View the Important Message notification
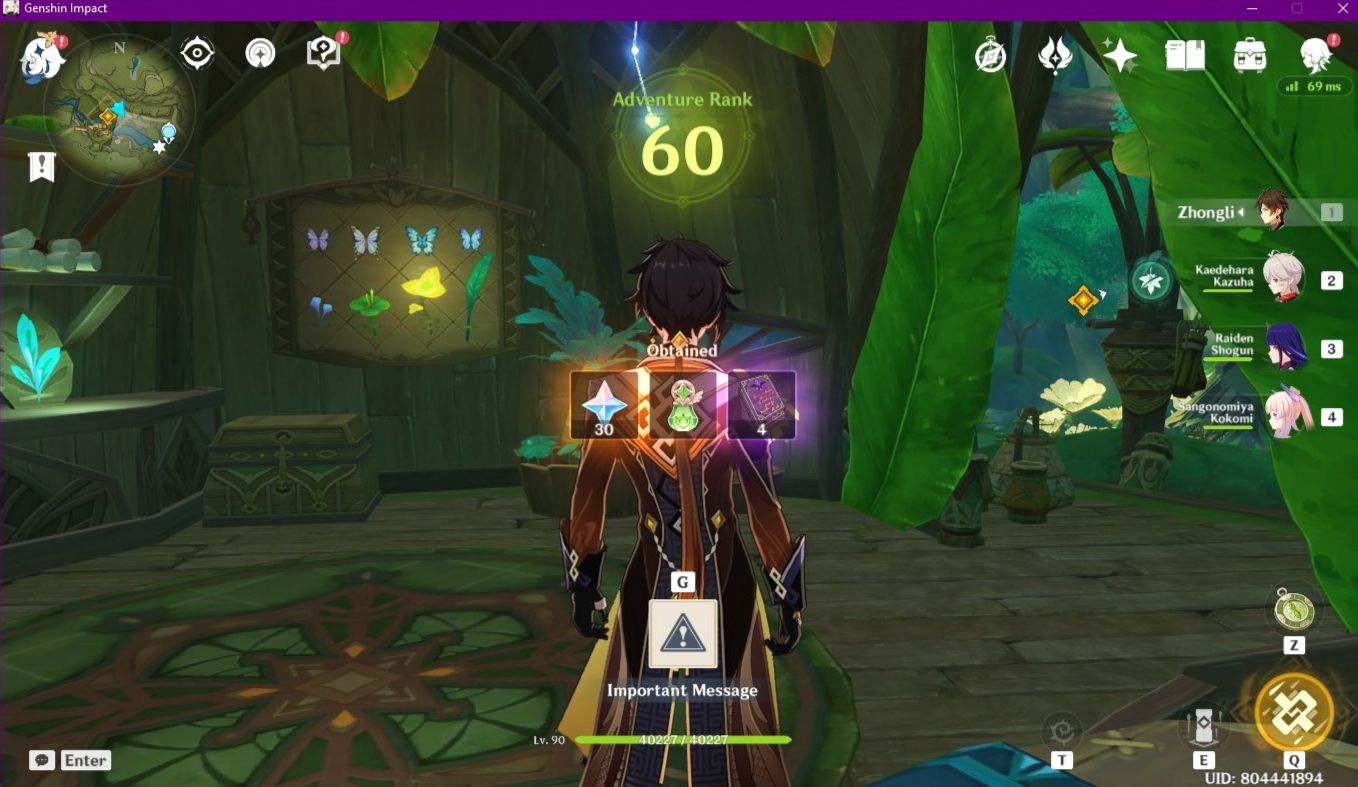 tap(683, 636)
